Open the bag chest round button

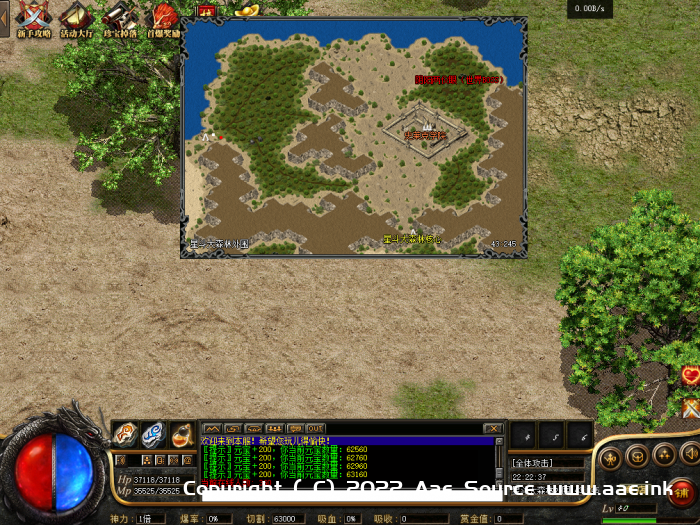[636, 457]
